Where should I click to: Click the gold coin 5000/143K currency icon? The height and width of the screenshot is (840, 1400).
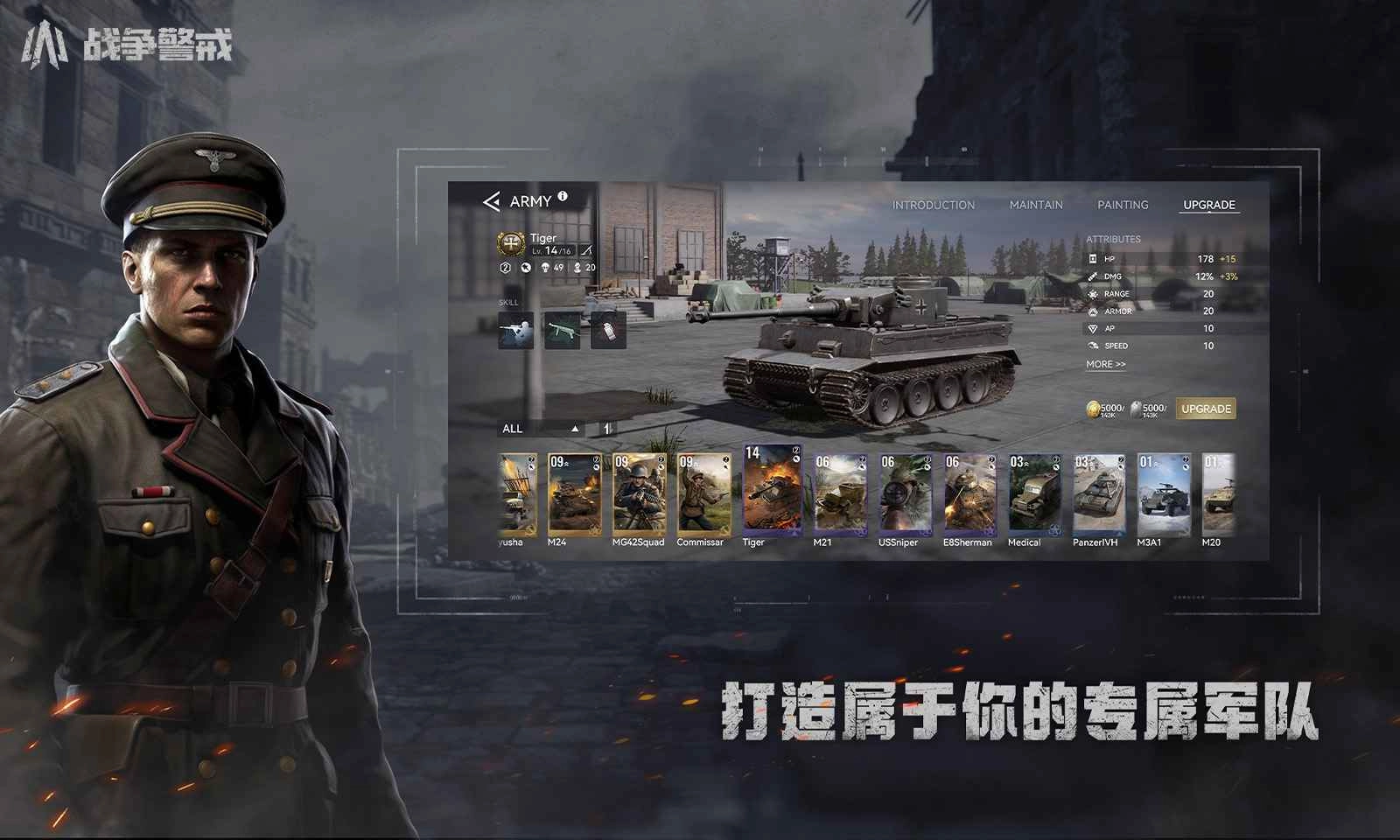[1095, 409]
